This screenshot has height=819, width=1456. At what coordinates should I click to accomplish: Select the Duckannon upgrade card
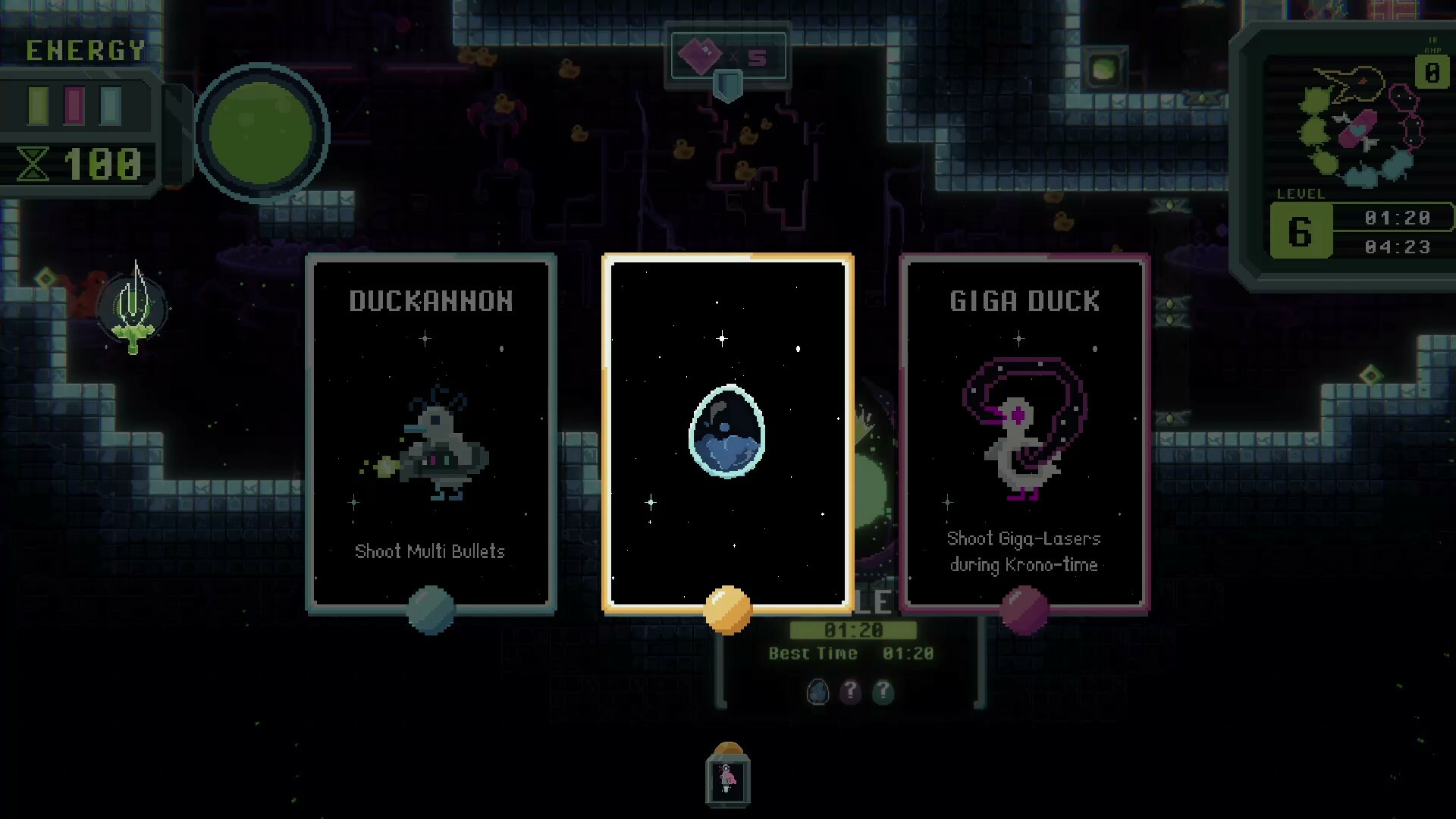430,432
